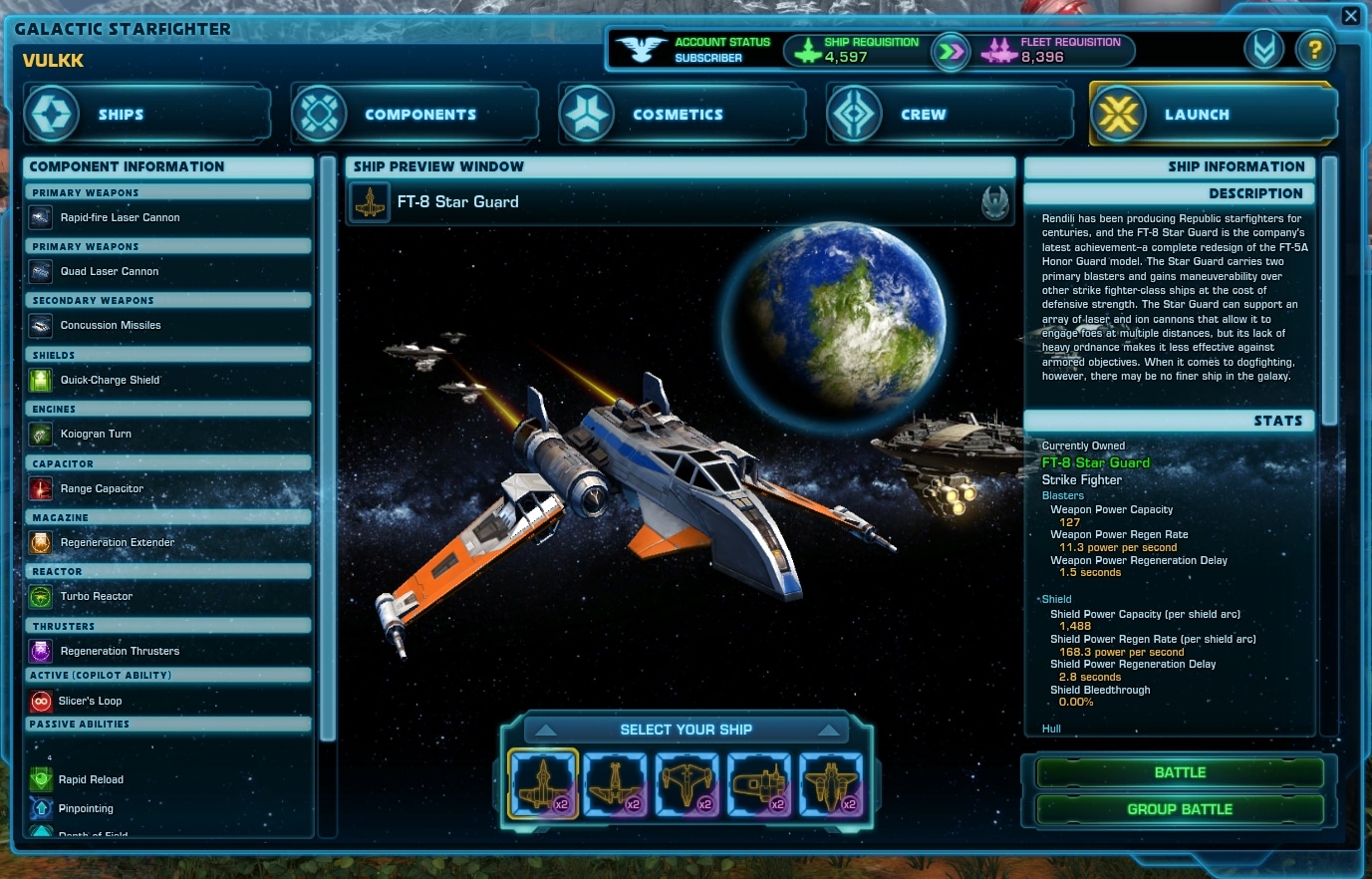This screenshot has height=879, width=1372.
Task: Collapse the Ship Preview Window using left arrow
Action: click(x=545, y=729)
